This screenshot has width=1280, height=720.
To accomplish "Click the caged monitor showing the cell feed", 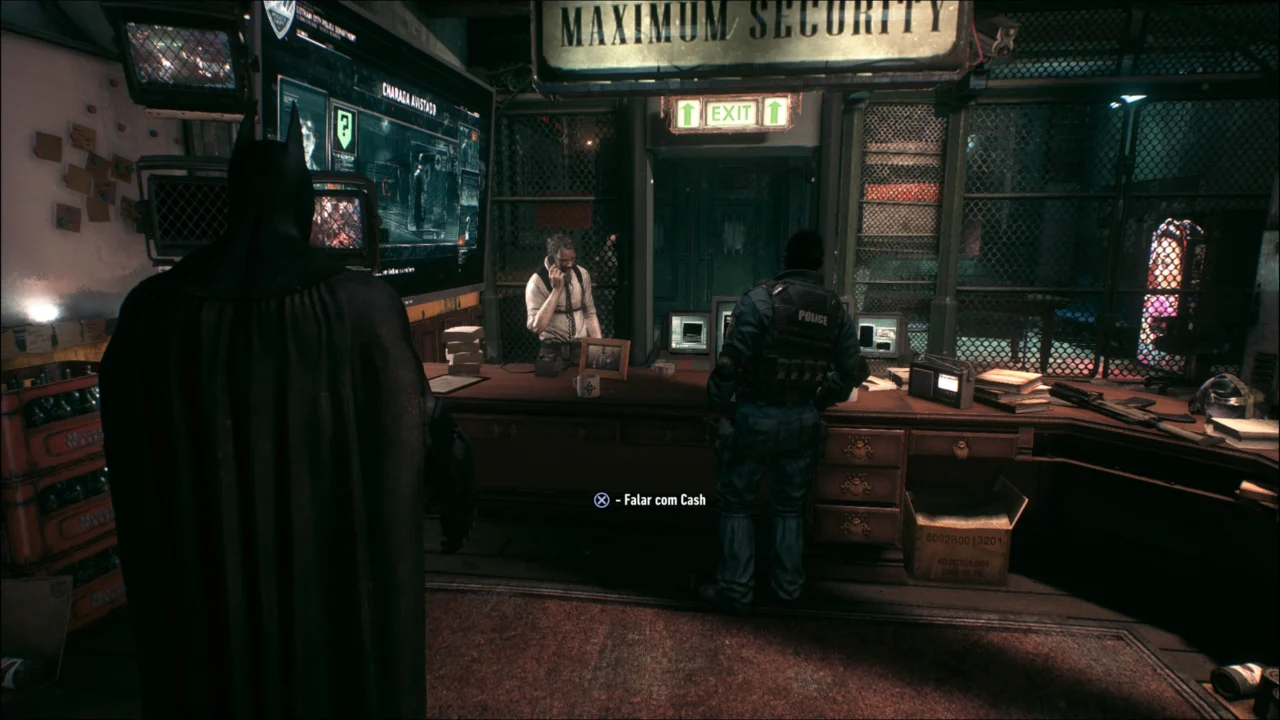I will [x=340, y=222].
